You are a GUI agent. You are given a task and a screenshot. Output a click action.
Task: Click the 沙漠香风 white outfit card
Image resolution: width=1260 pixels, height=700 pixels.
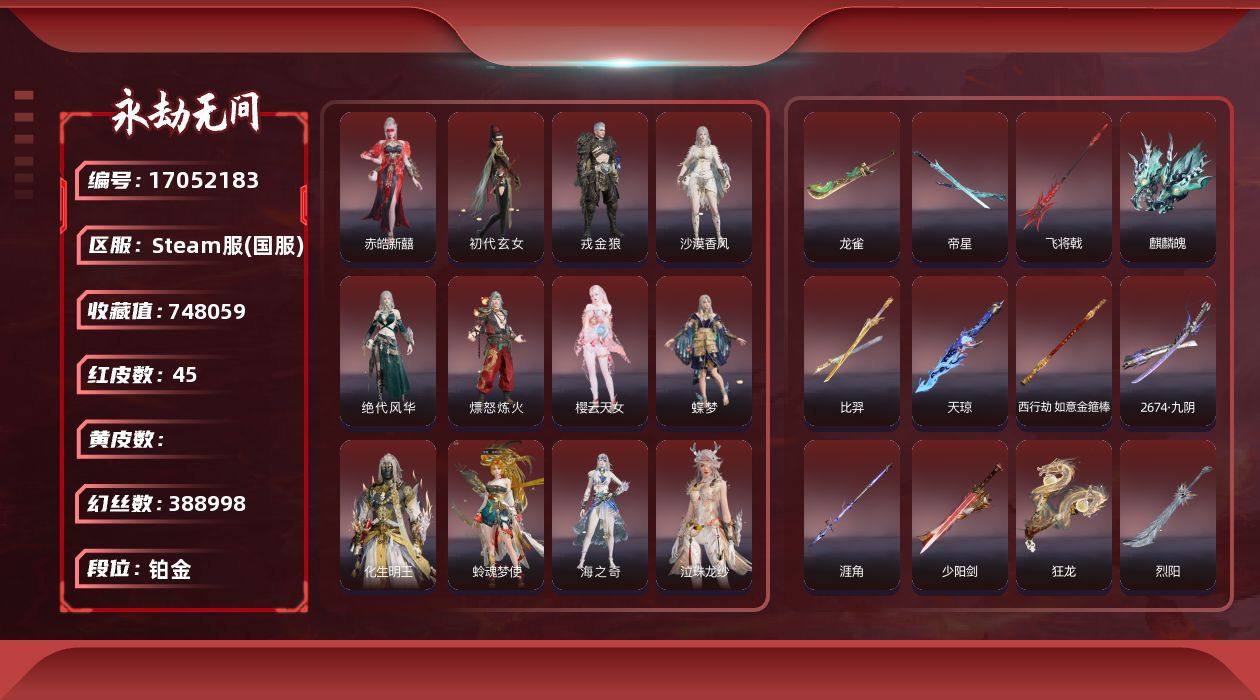704,186
